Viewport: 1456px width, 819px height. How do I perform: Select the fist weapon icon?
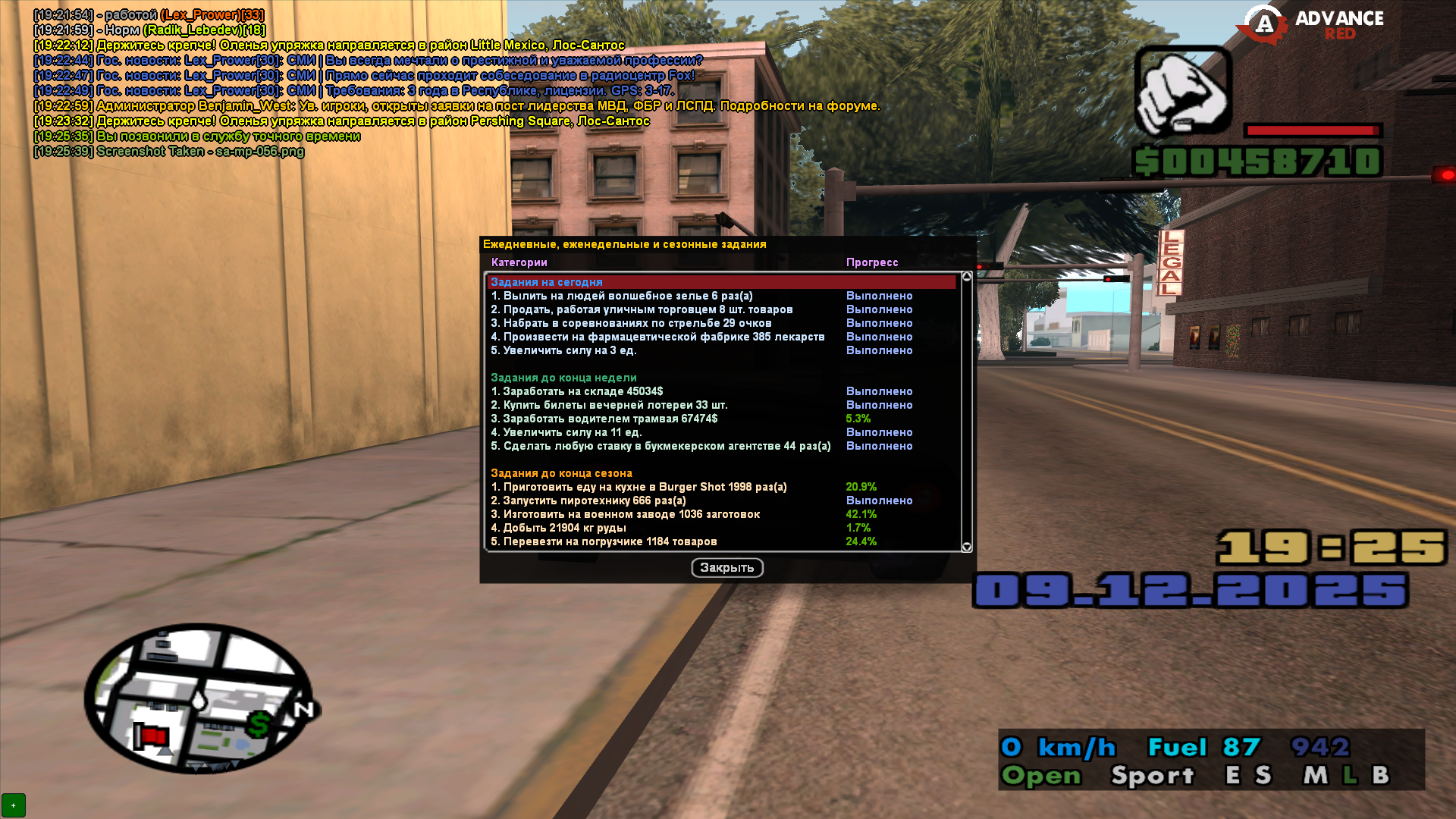[1181, 91]
